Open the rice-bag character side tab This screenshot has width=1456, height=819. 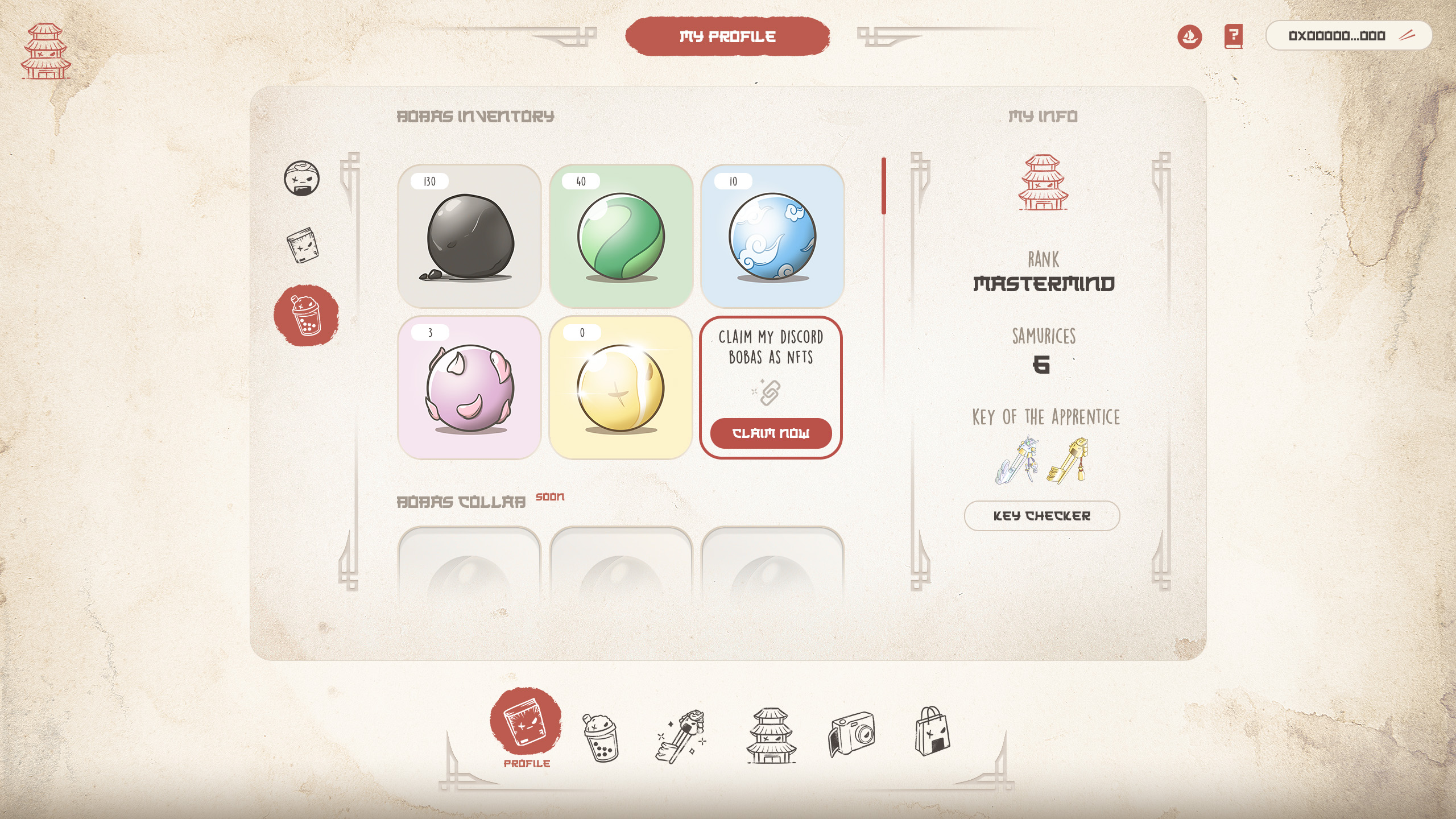tap(303, 245)
